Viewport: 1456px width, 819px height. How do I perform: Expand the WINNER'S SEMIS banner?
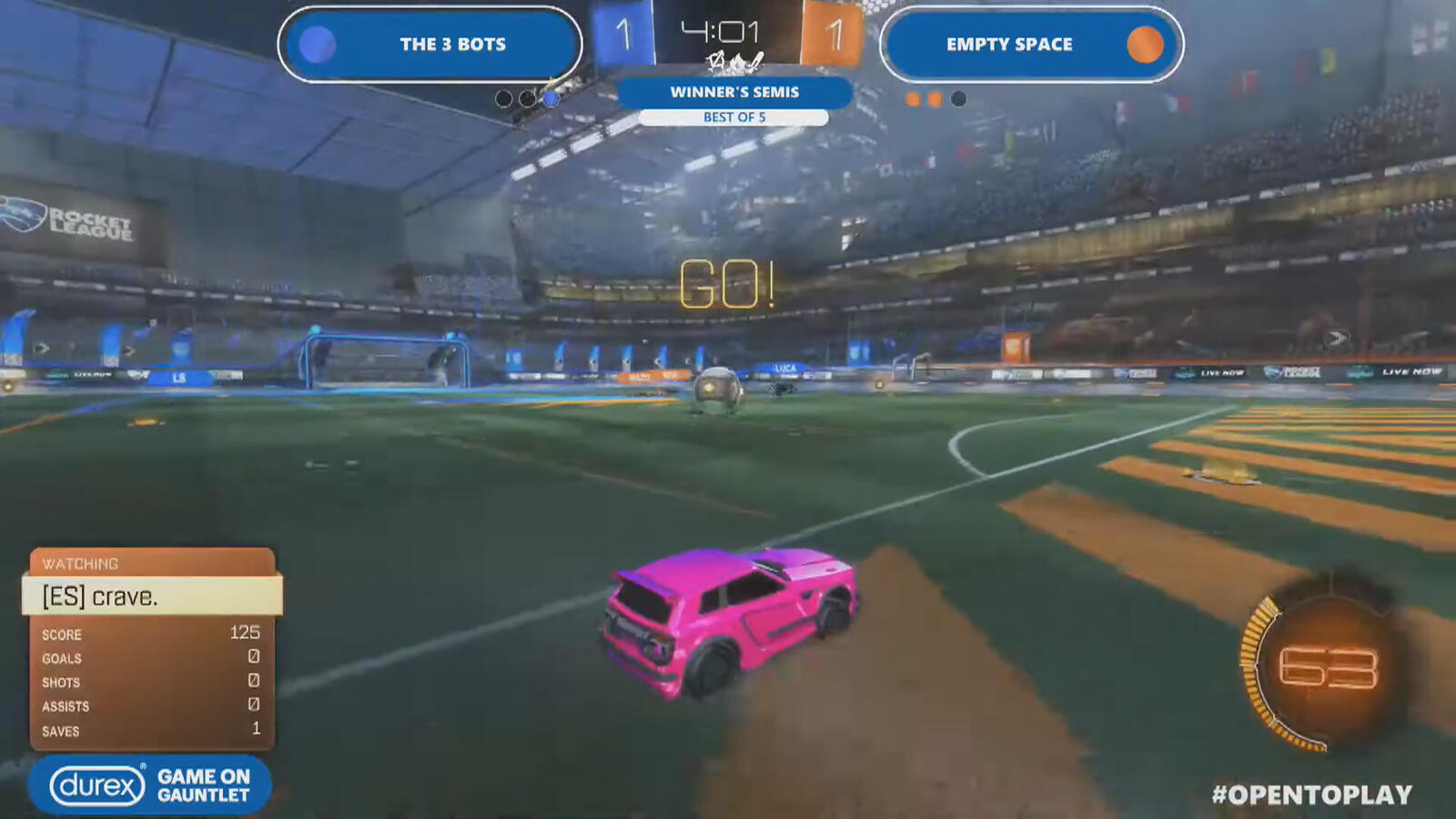733,92
